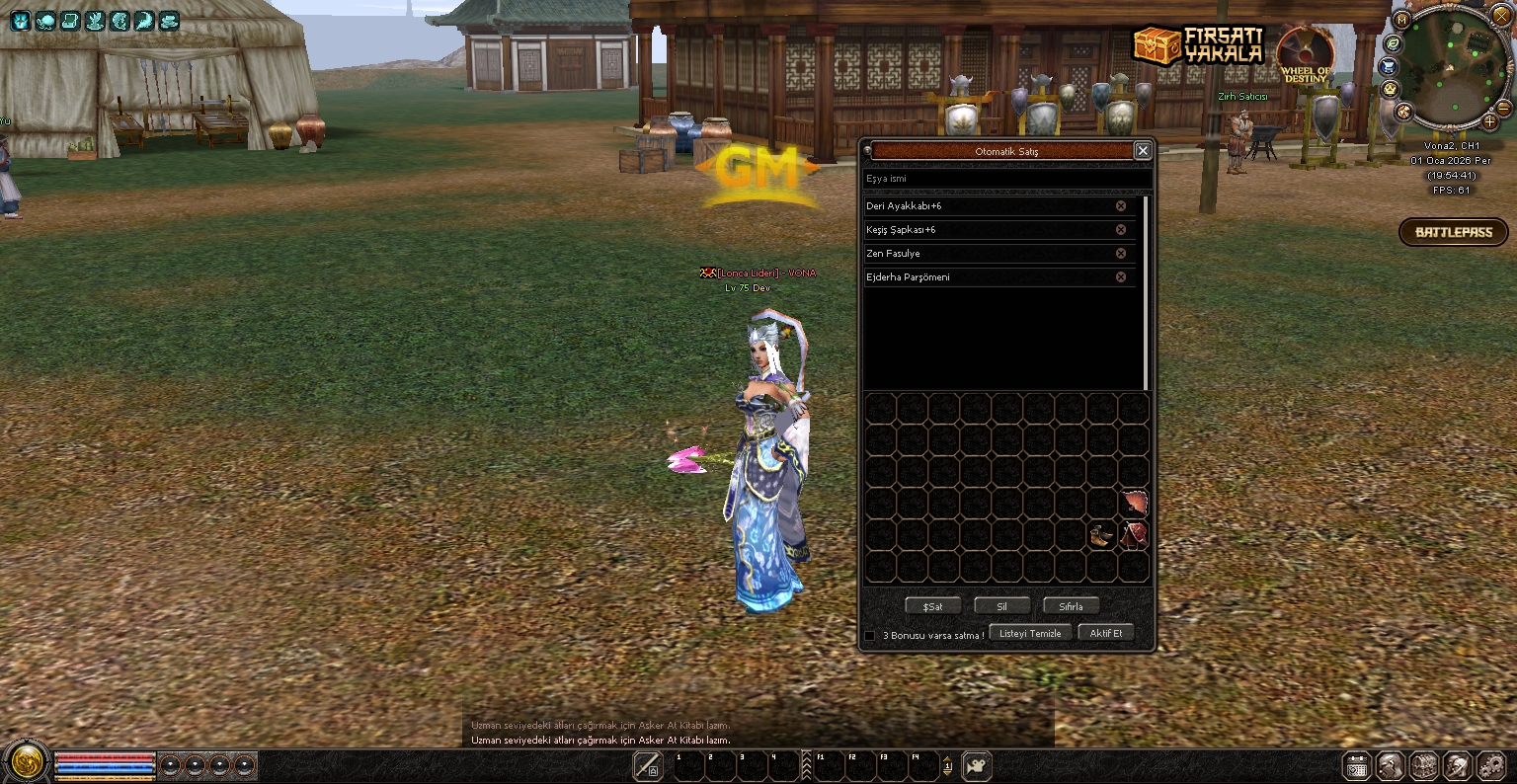Type in the Eşya ismi search field

(x=1005, y=179)
